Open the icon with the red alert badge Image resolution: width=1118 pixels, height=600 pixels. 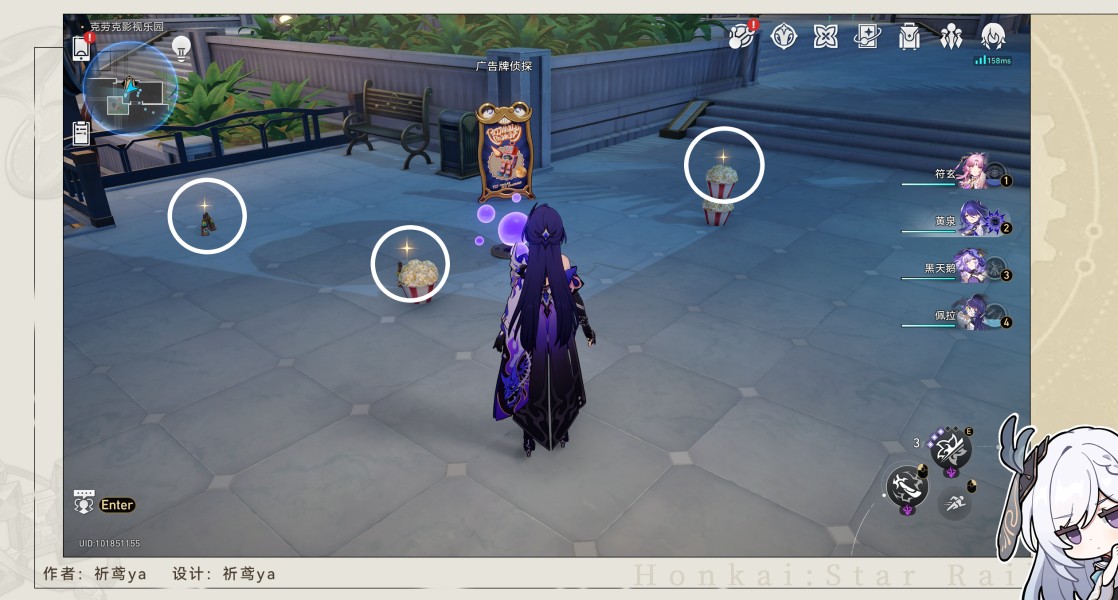click(742, 37)
